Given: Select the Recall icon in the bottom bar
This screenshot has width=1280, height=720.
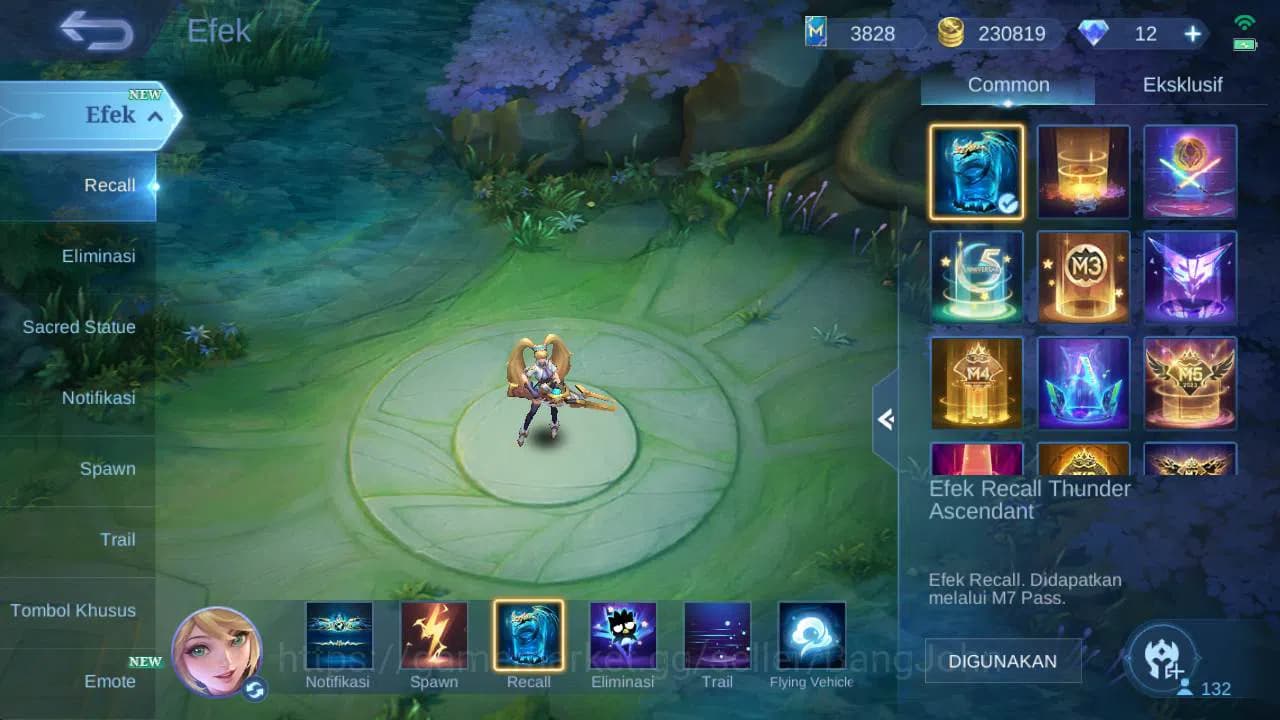Looking at the screenshot, I should point(529,633).
